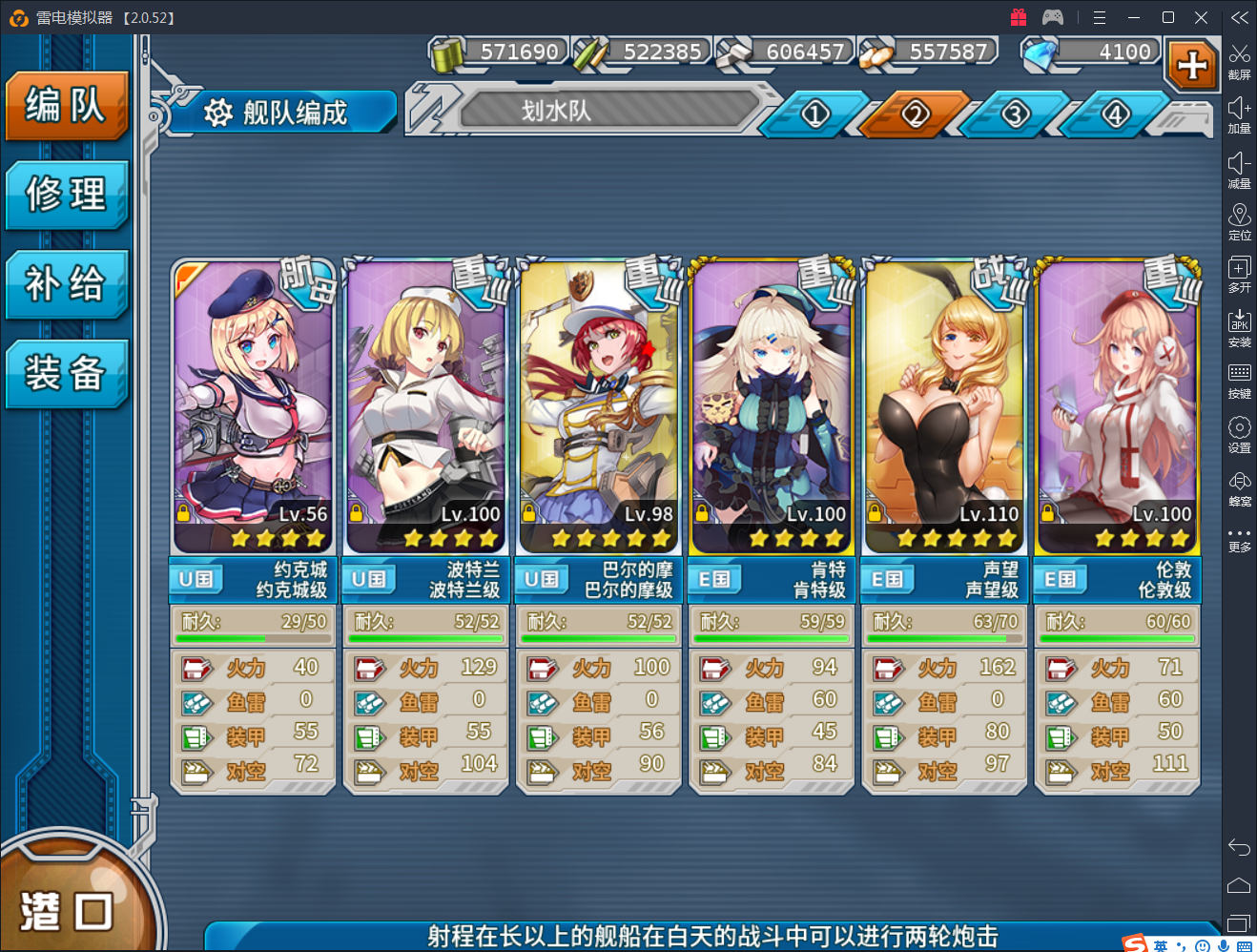
Task: Choose fleet tab 4
Action: 1116,115
